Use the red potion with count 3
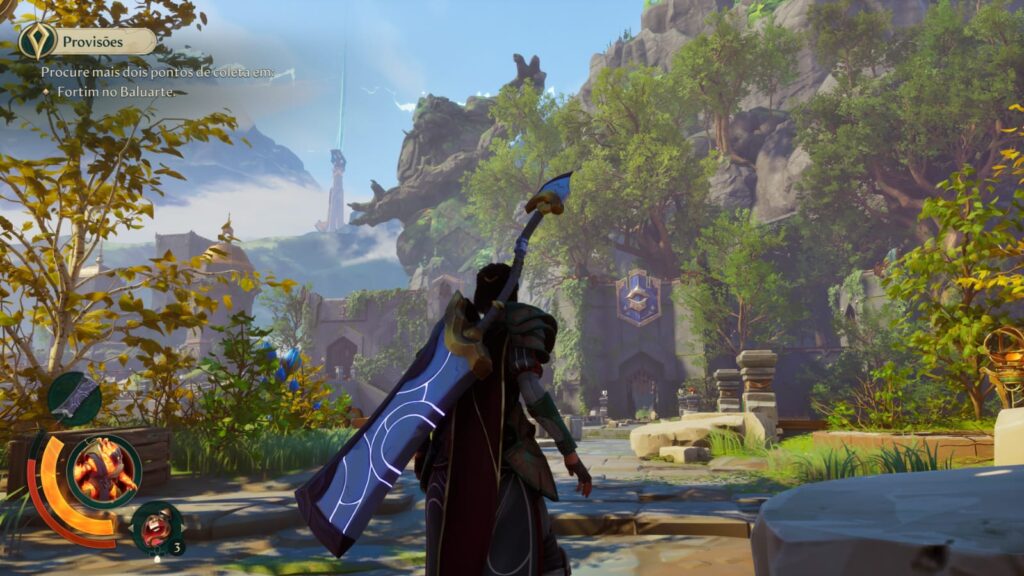The width and height of the screenshot is (1024, 576). (x=156, y=526)
